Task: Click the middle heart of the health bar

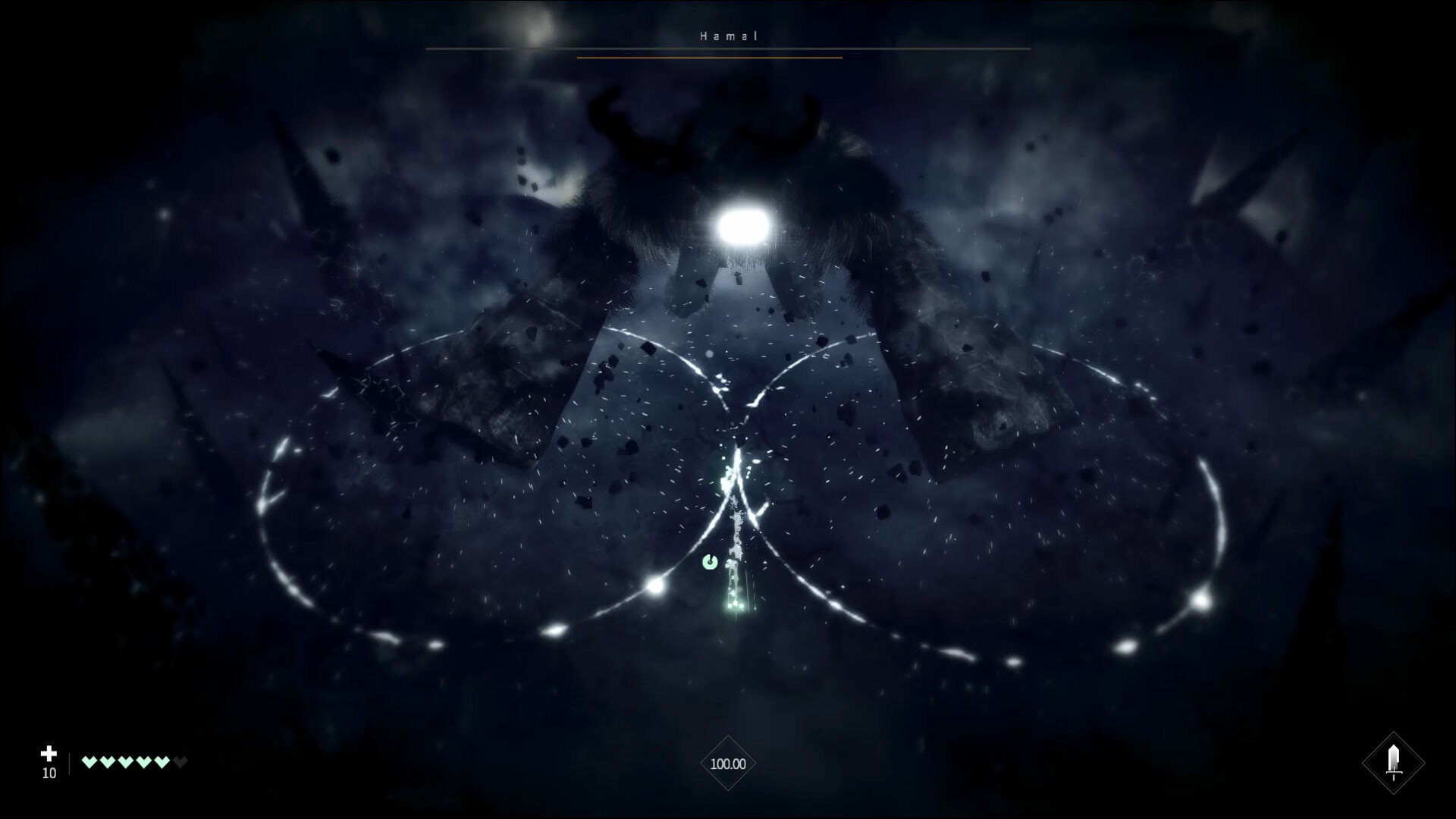Action: [126, 761]
